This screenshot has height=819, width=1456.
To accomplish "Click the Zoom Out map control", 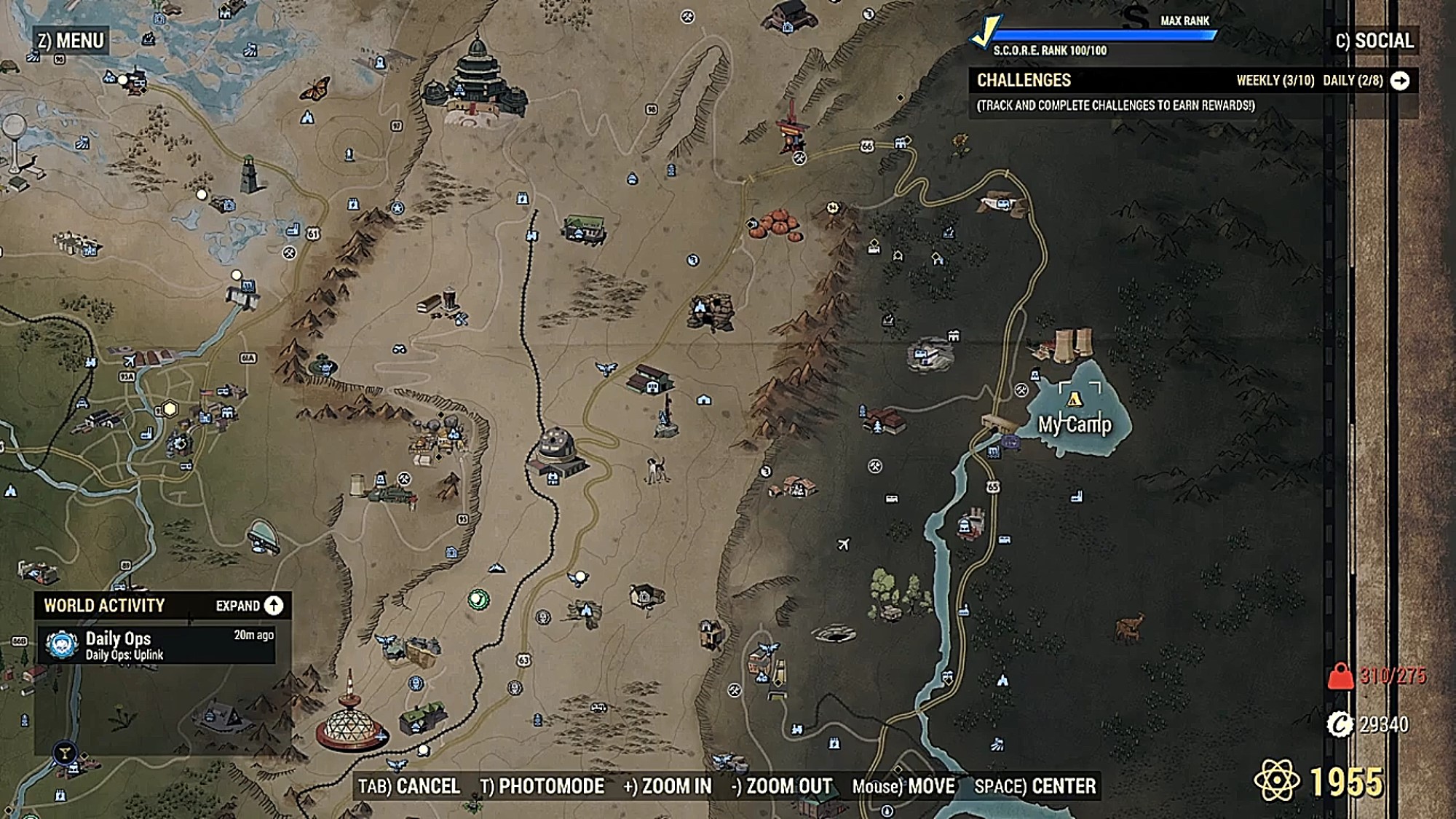I will pyautogui.click(x=781, y=786).
